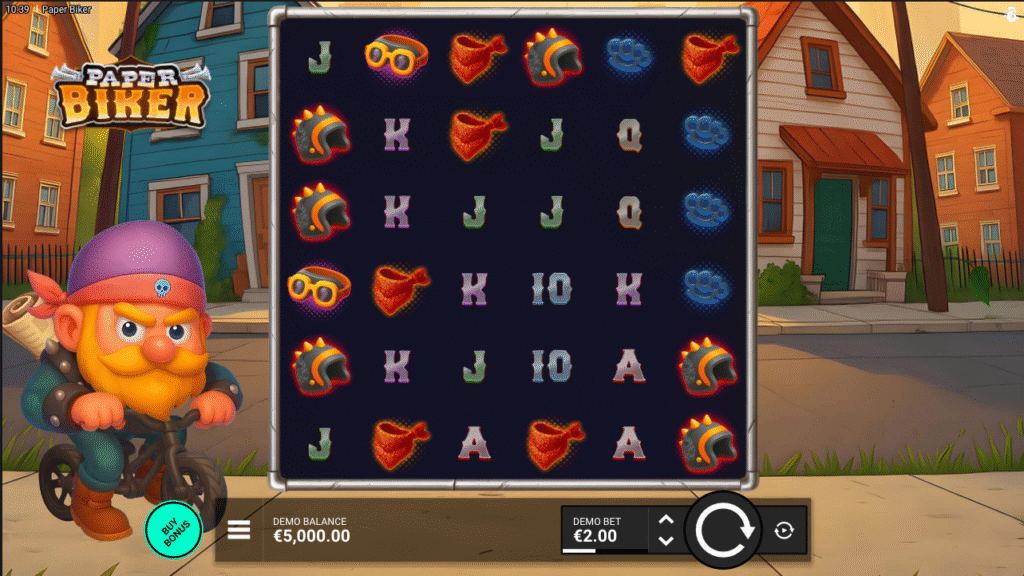The height and width of the screenshot is (576, 1024).
Task: Decrease the demo bet with the down arrow
Action: [666, 541]
